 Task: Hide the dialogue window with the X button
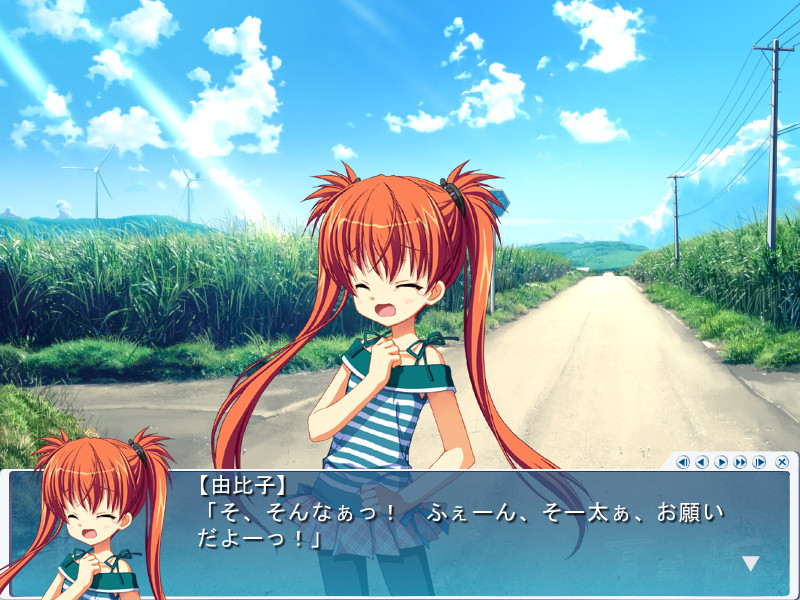coord(782,462)
